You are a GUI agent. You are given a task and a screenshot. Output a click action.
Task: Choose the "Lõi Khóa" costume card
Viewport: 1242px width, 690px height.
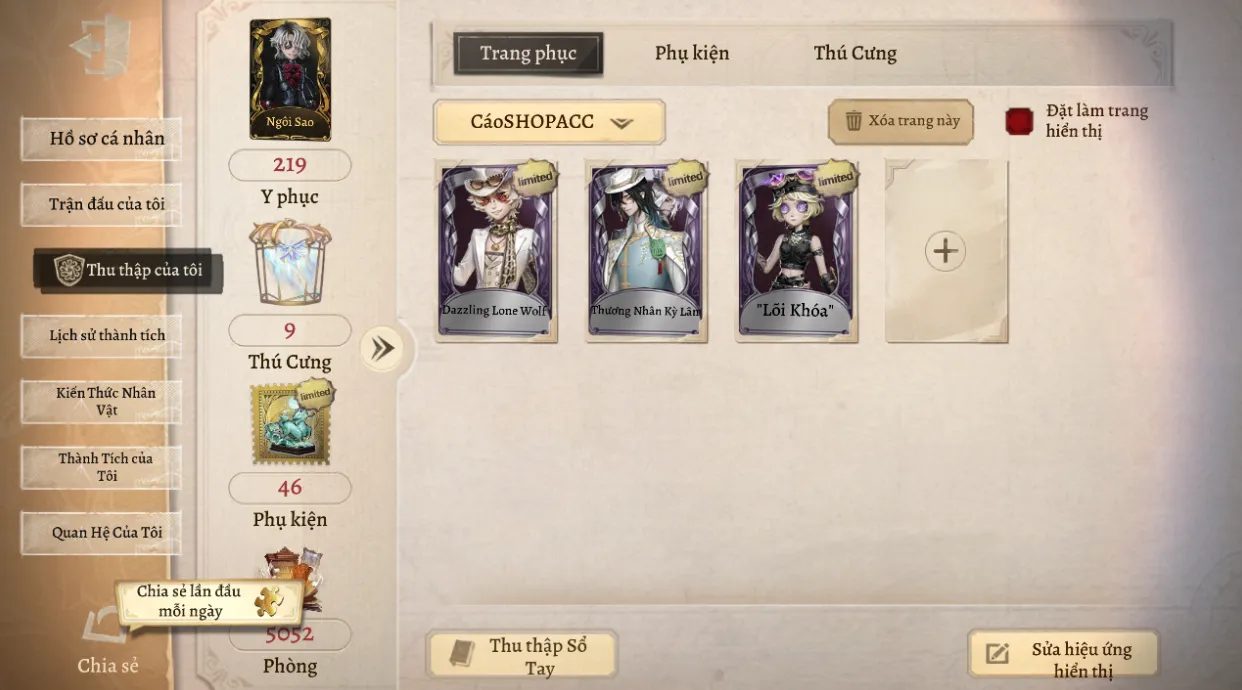tap(796, 250)
